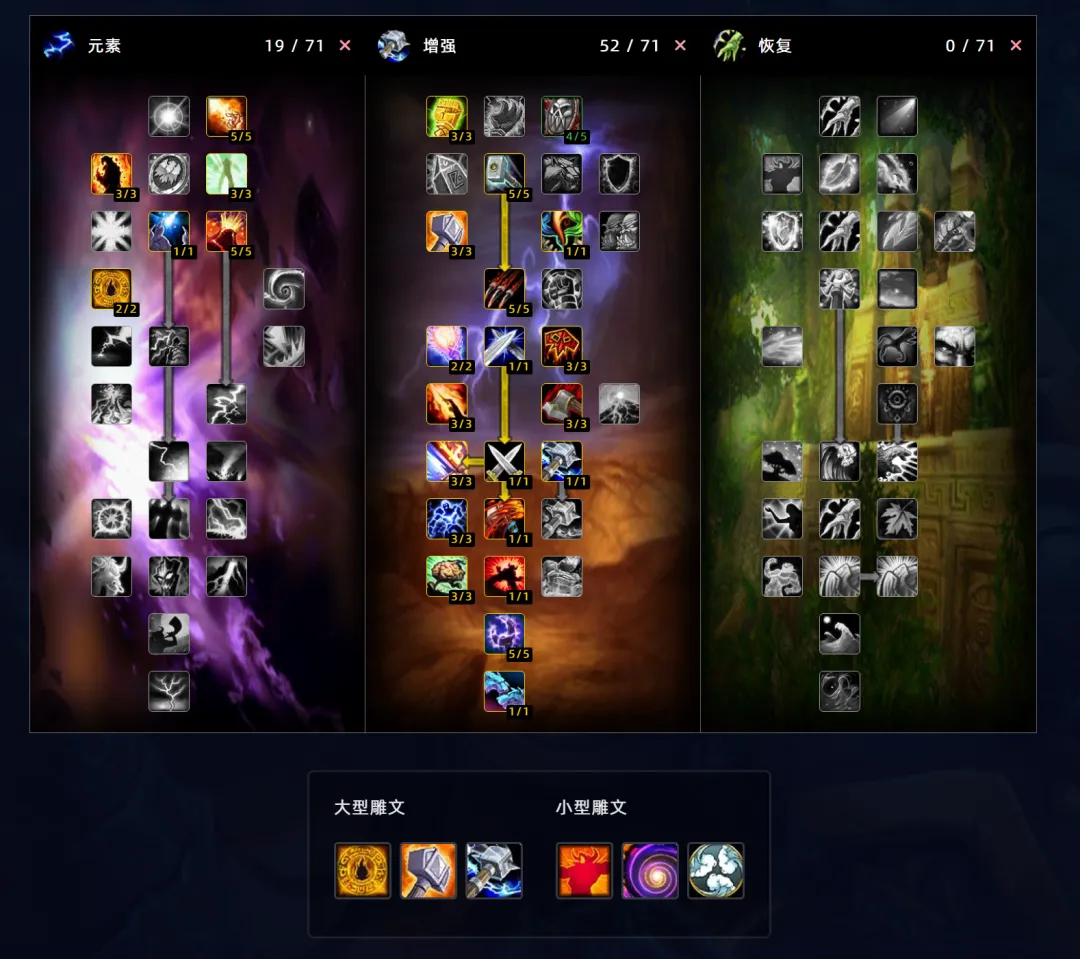1080x959 pixels.
Task: Open the white cloud minor glyph slot
Action: [716, 870]
